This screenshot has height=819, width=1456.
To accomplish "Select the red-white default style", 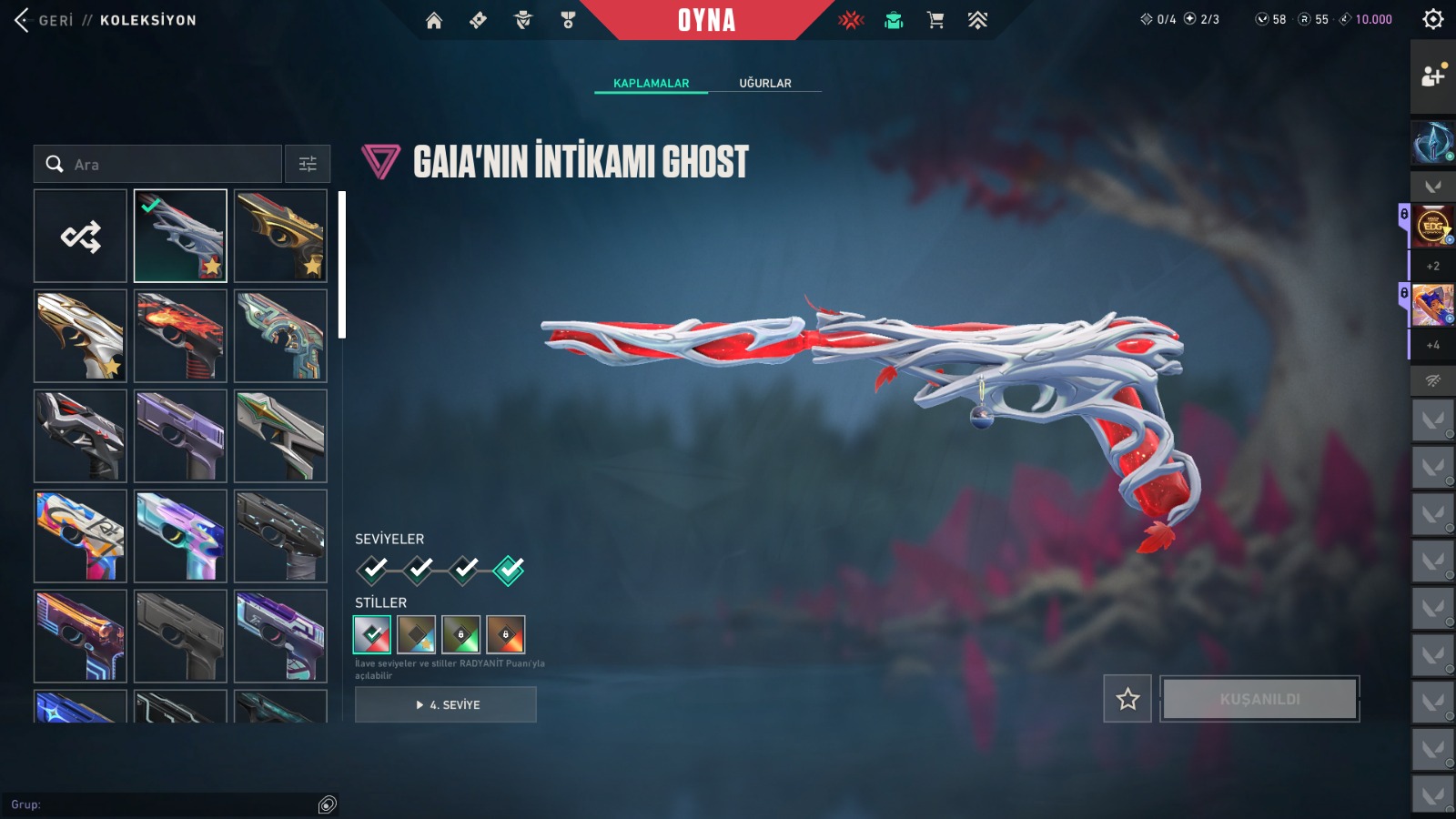I will coord(372,634).
